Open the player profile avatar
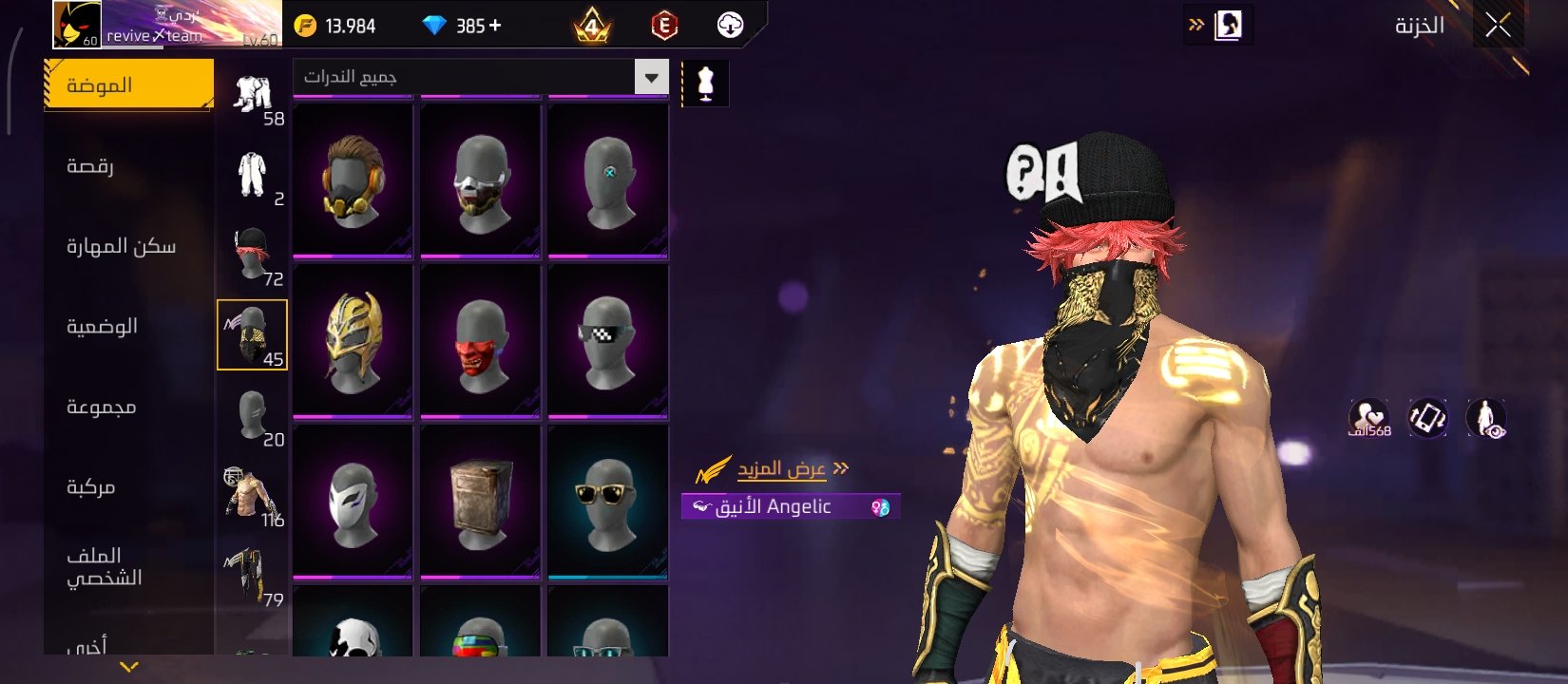This screenshot has width=1568, height=684. [x=77, y=25]
